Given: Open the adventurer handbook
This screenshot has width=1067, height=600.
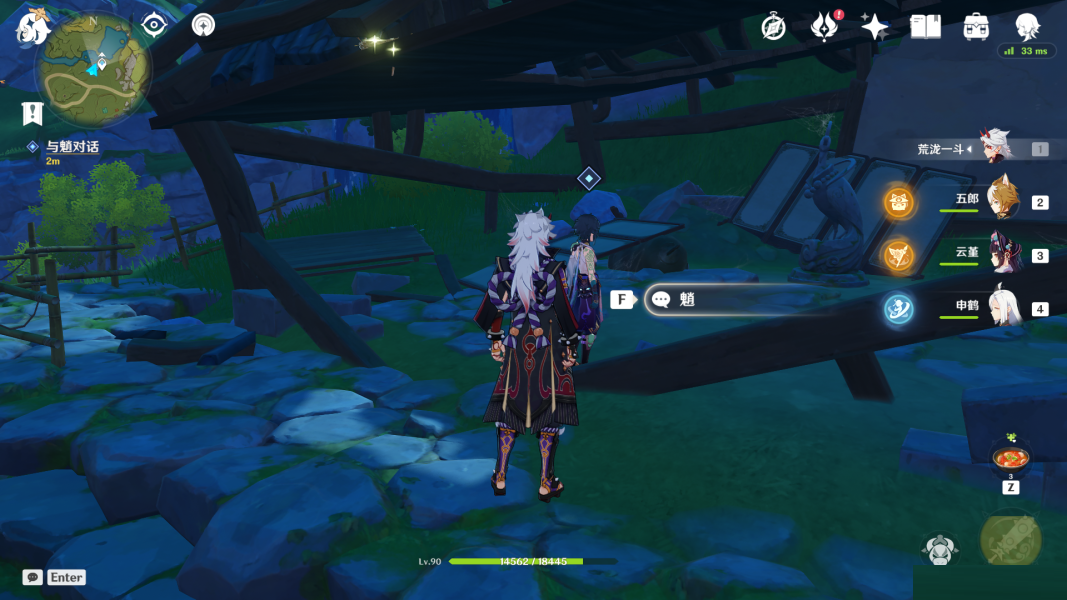Looking at the screenshot, I should [925, 27].
